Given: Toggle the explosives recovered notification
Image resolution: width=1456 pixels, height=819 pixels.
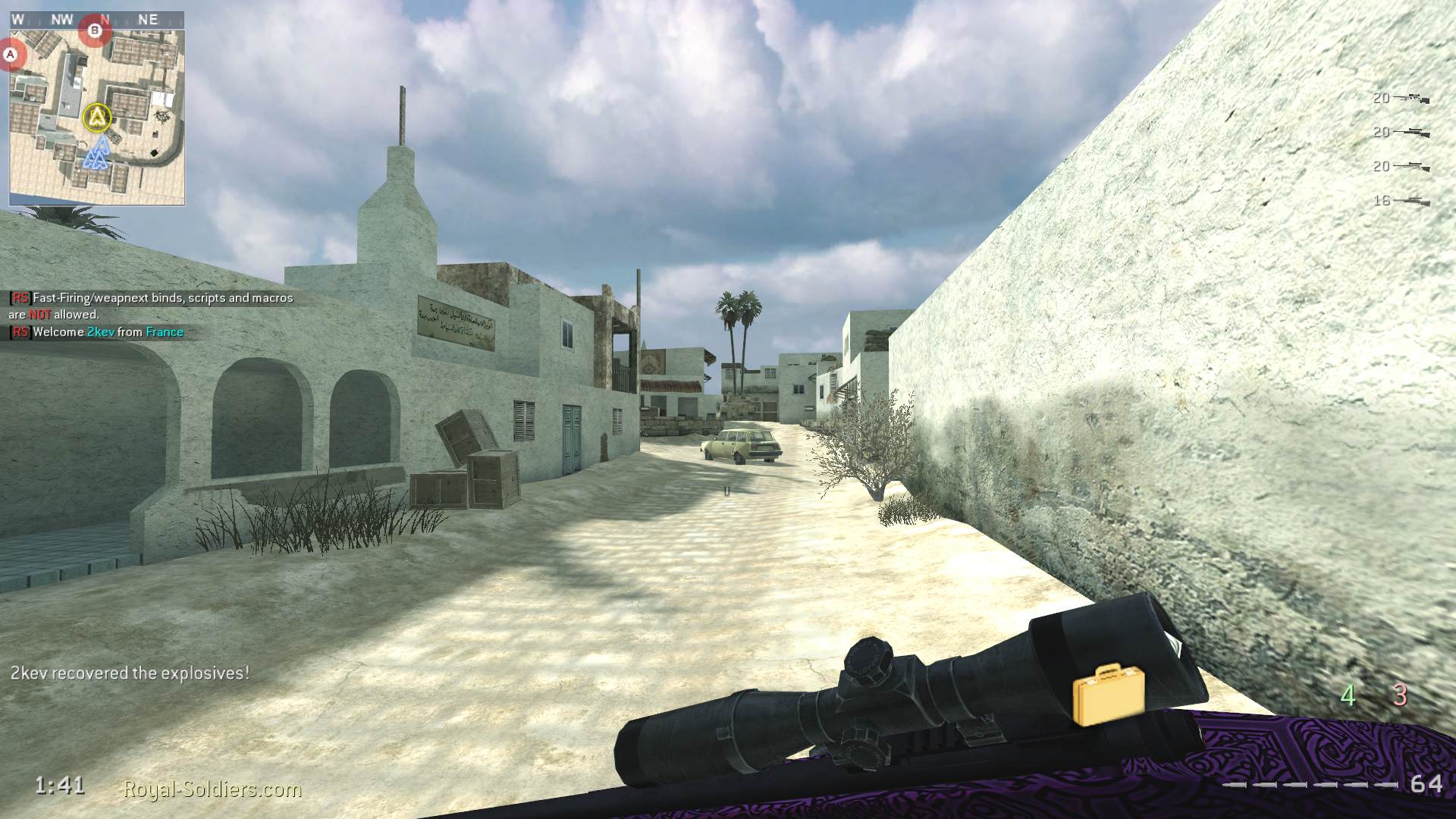Looking at the screenshot, I should [130, 672].
